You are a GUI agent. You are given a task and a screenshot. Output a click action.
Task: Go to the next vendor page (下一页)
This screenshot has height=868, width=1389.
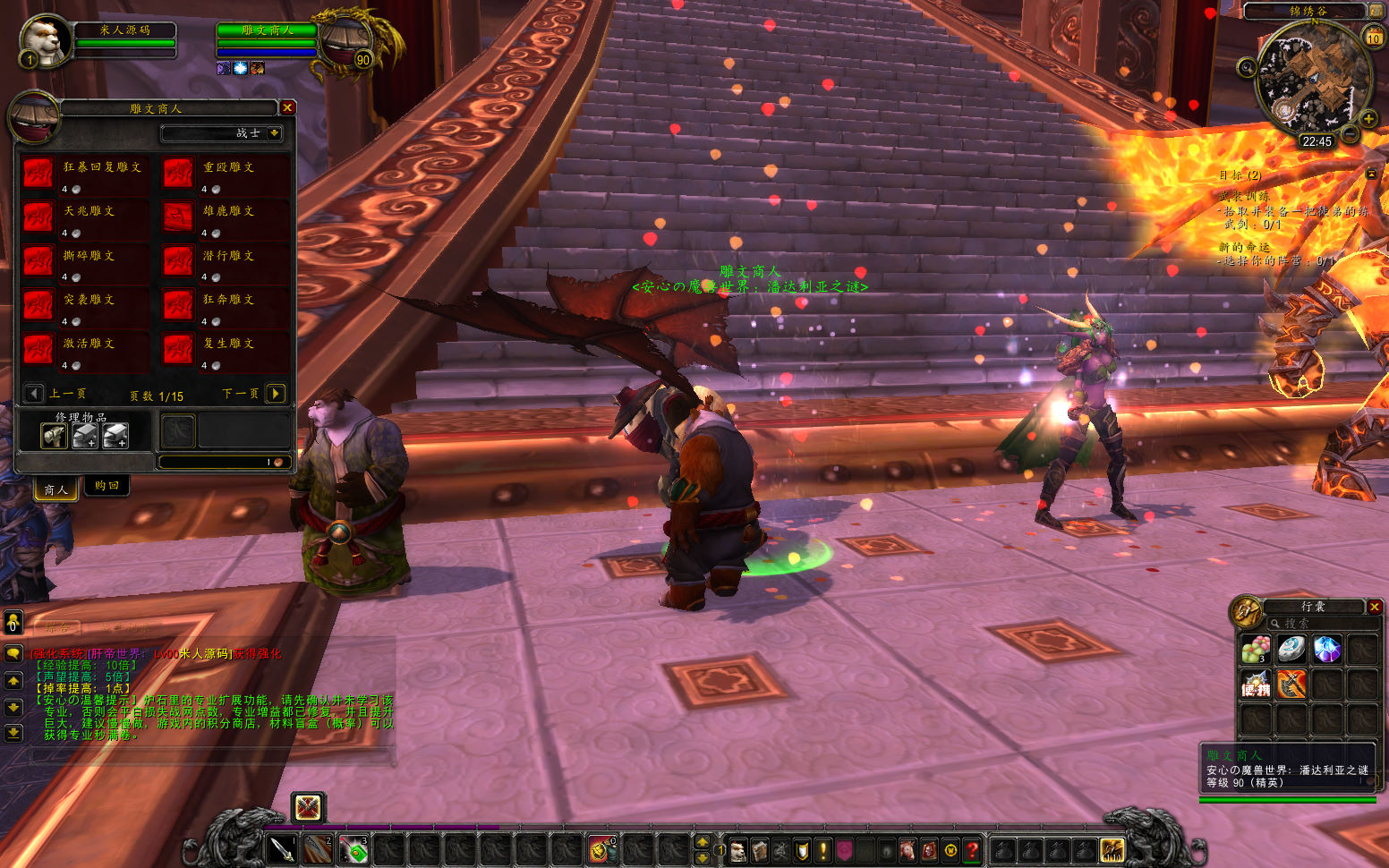277,394
